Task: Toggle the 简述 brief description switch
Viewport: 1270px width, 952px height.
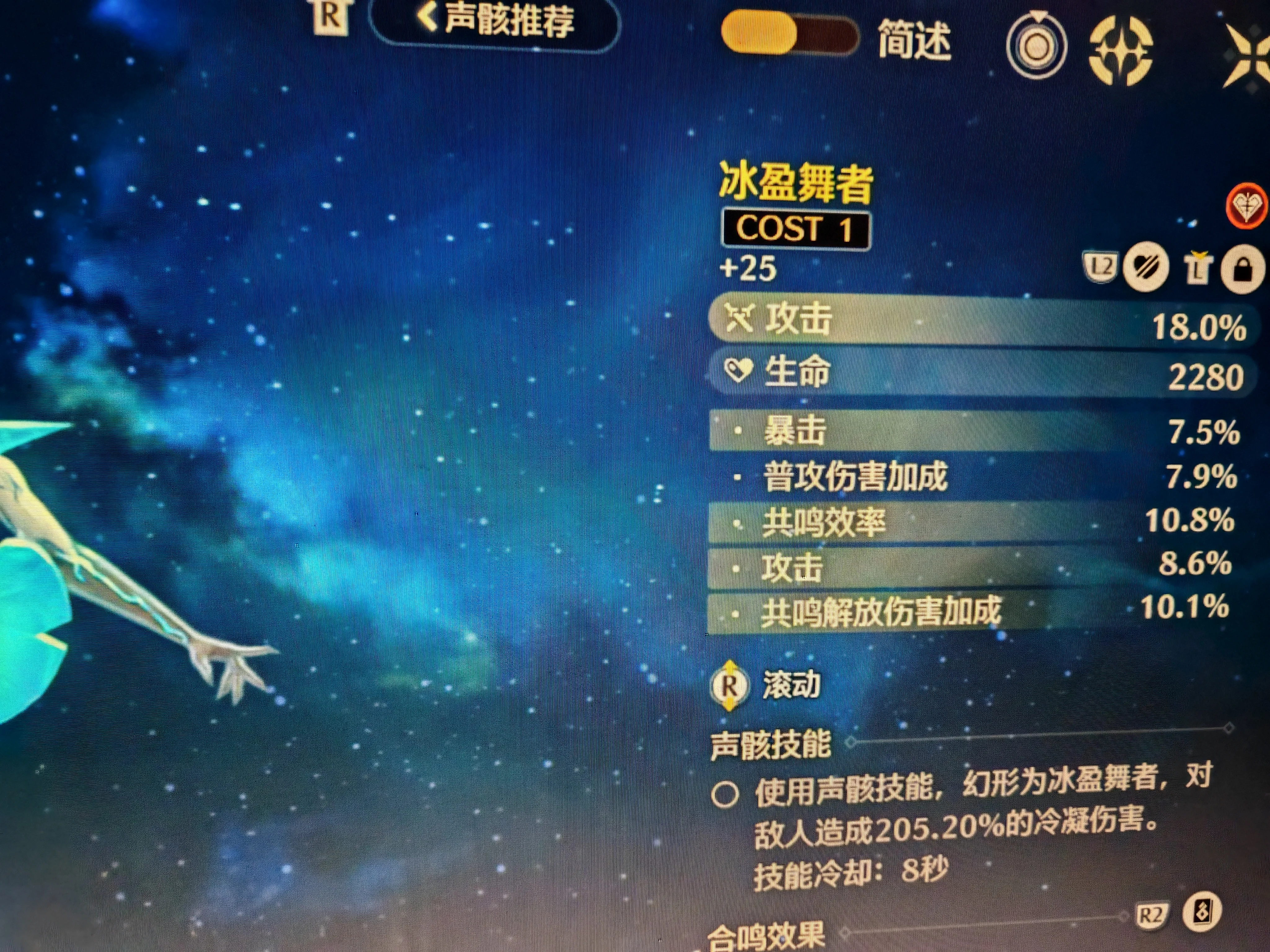Action: tap(789, 36)
